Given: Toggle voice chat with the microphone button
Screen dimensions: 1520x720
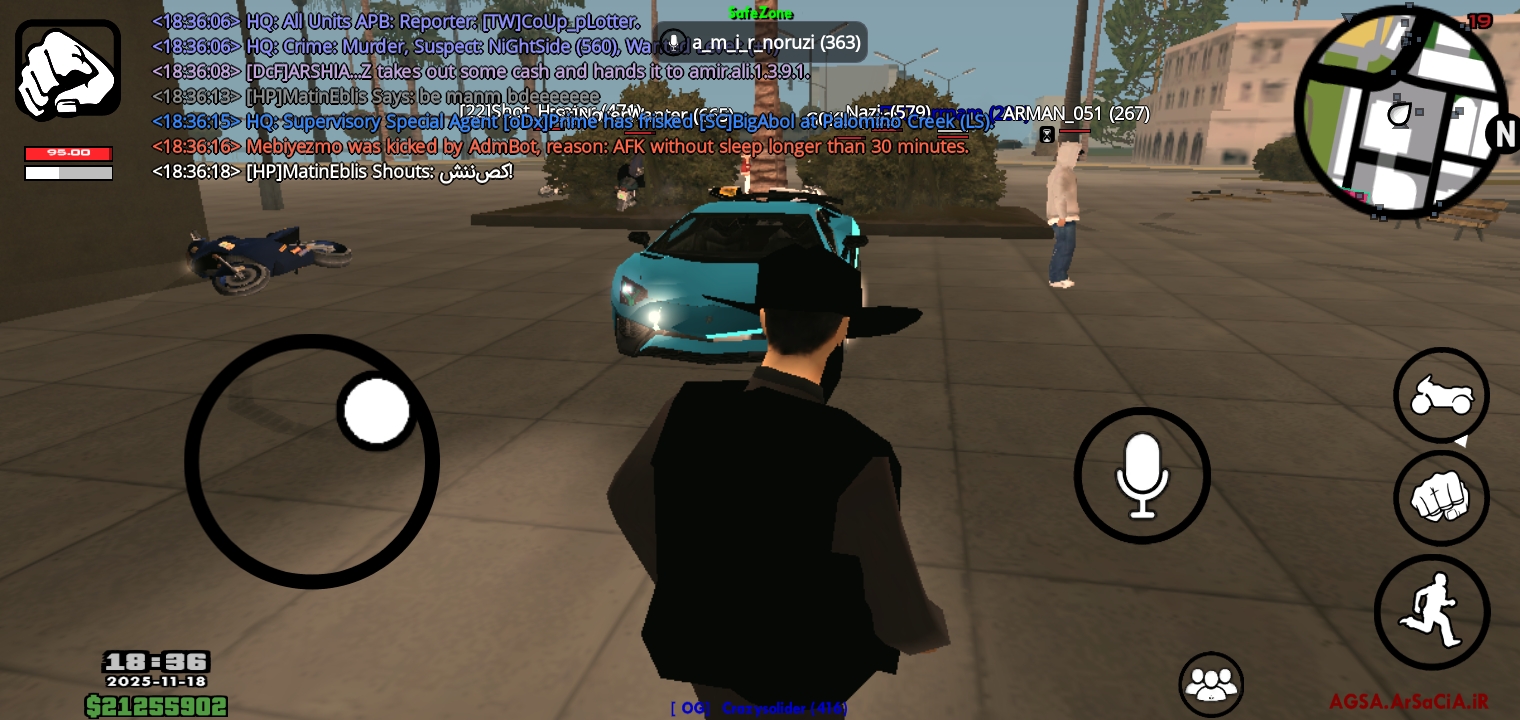Looking at the screenshot, I should (x=1142, y=475).
